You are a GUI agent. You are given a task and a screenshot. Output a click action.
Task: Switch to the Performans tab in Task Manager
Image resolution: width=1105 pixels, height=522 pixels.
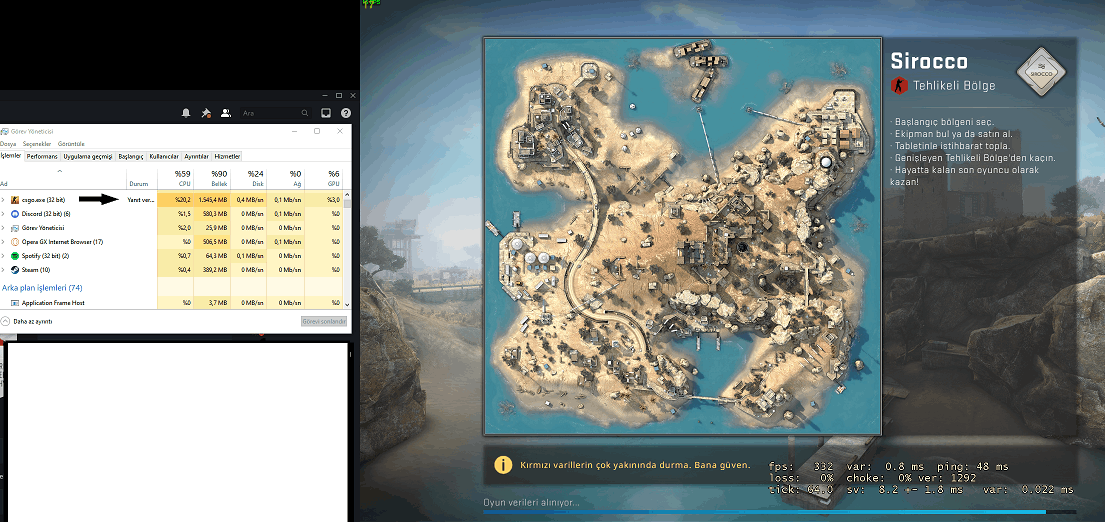tap(42, 156)
